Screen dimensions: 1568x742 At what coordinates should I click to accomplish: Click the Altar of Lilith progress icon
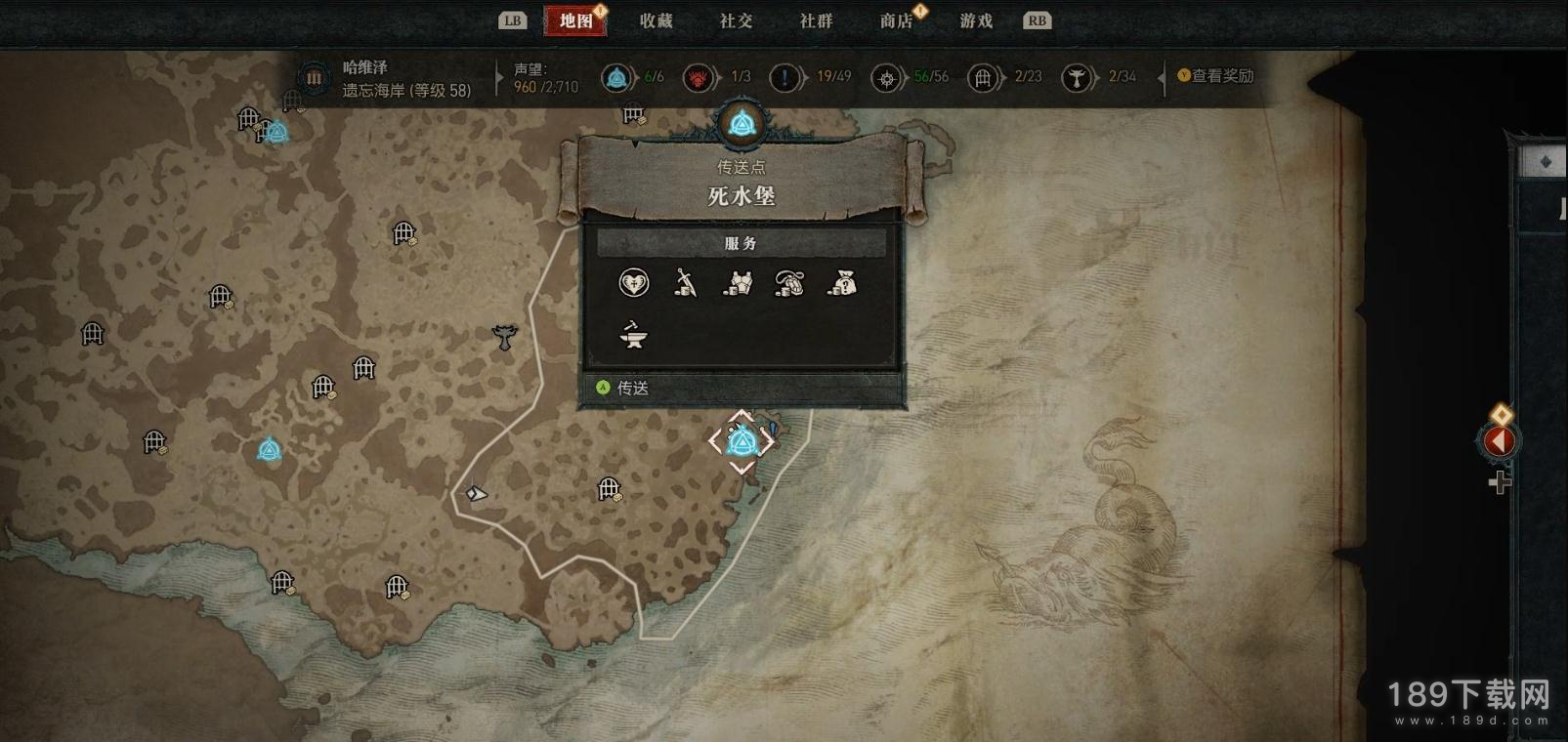pos(1076,77)
